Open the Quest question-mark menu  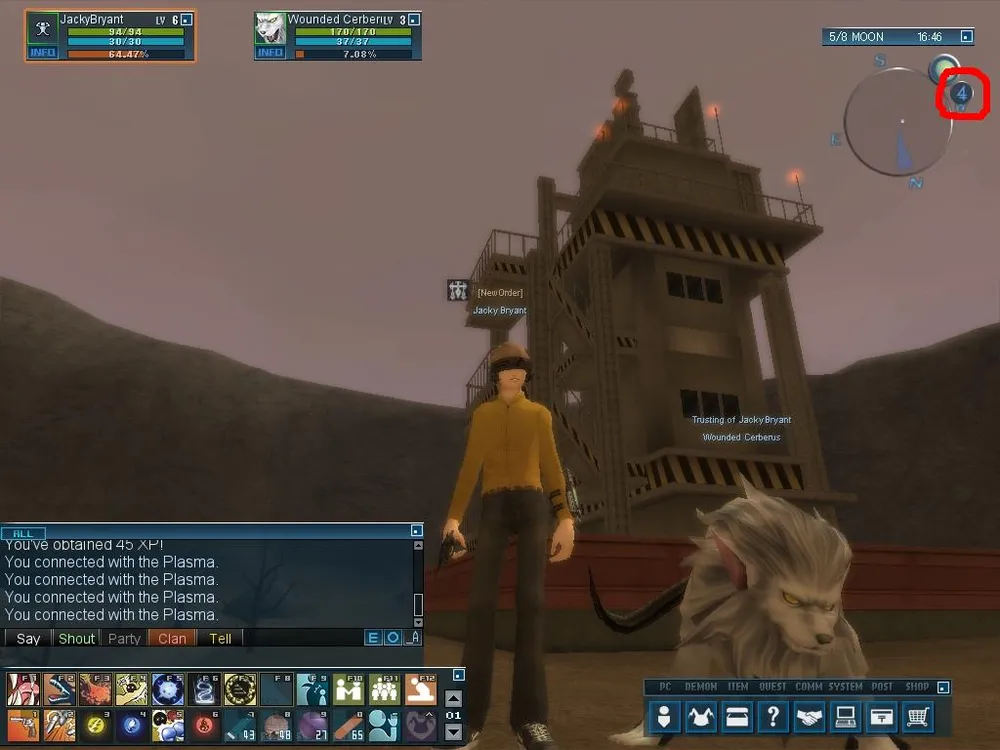coord(773,716)
